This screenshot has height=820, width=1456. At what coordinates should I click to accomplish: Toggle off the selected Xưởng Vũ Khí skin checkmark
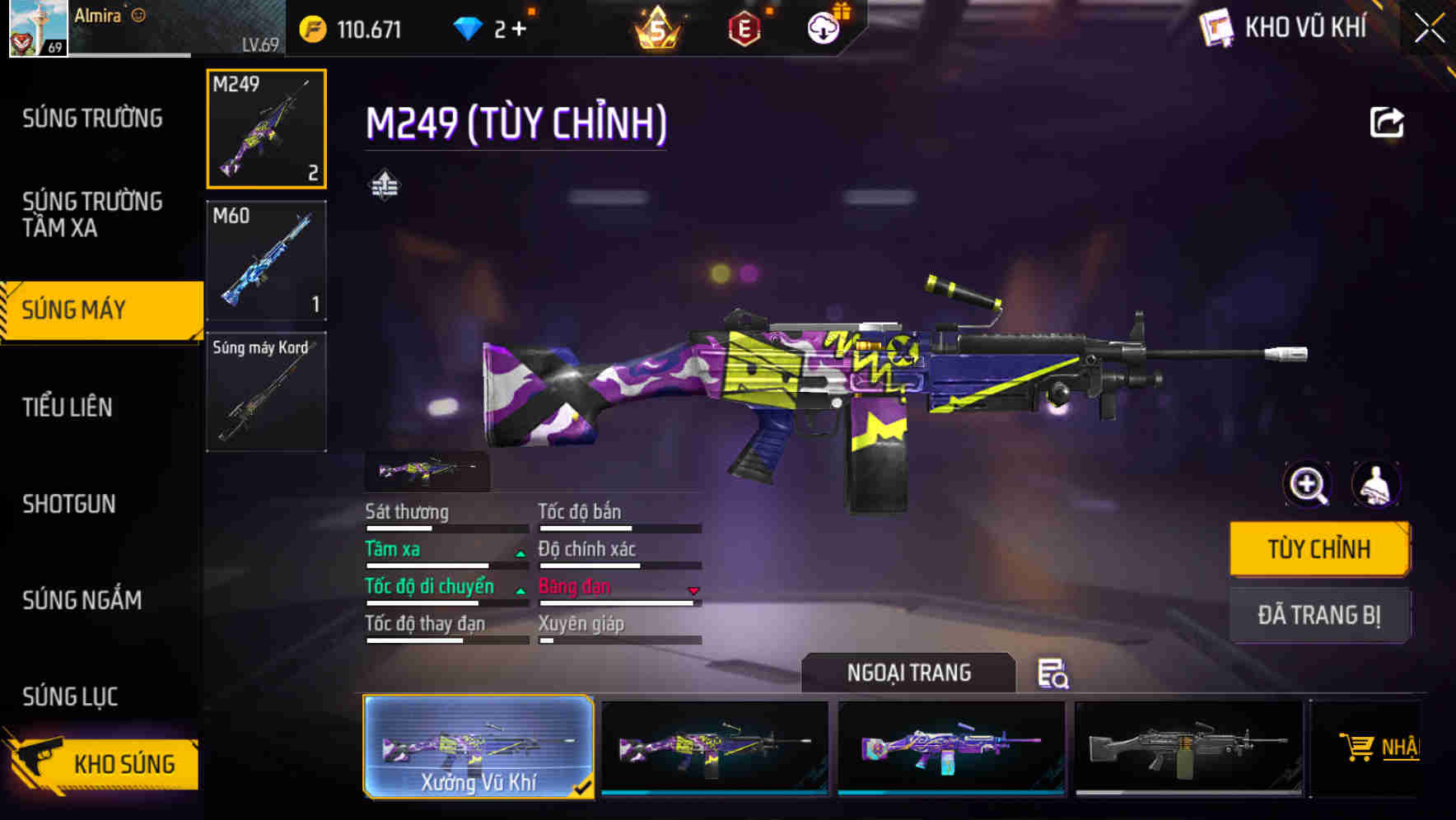585,788
